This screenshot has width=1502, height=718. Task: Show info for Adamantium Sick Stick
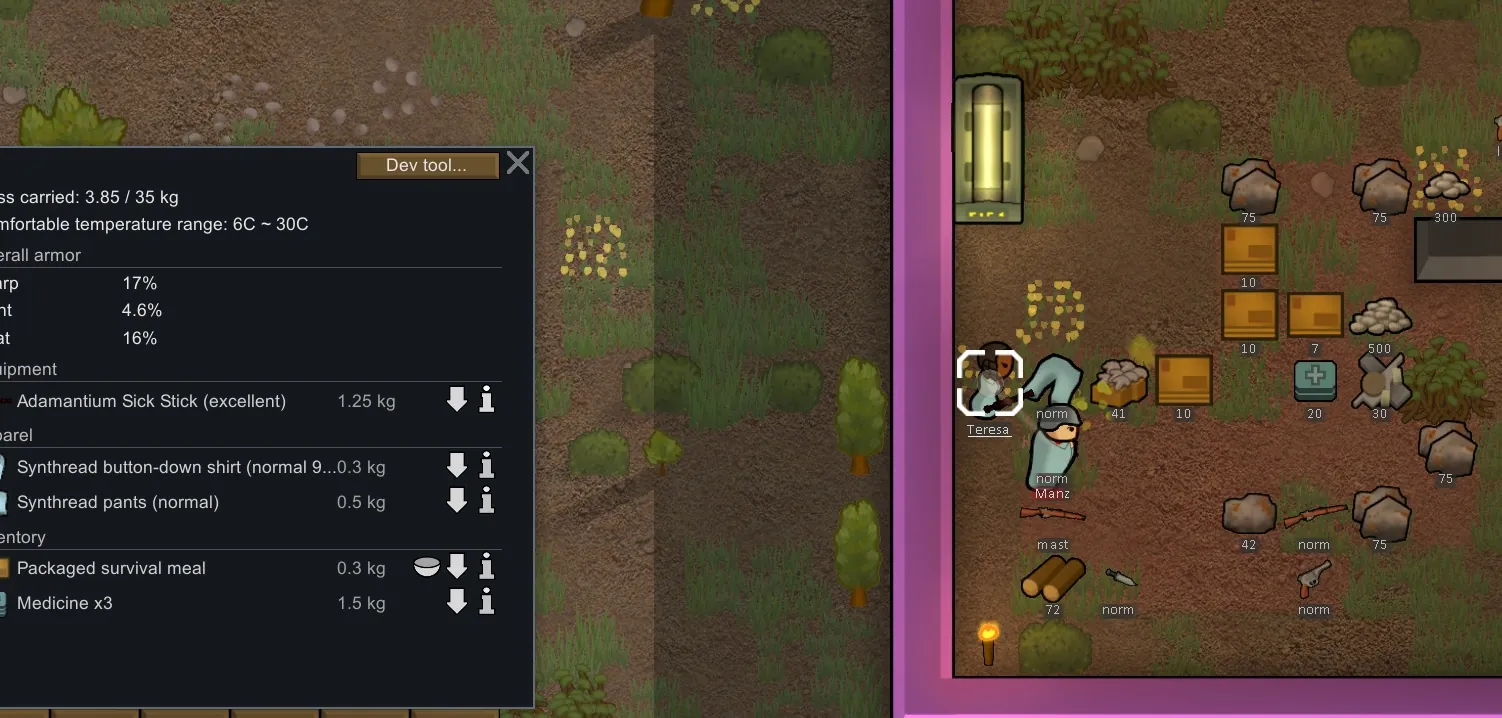point(487,401)
